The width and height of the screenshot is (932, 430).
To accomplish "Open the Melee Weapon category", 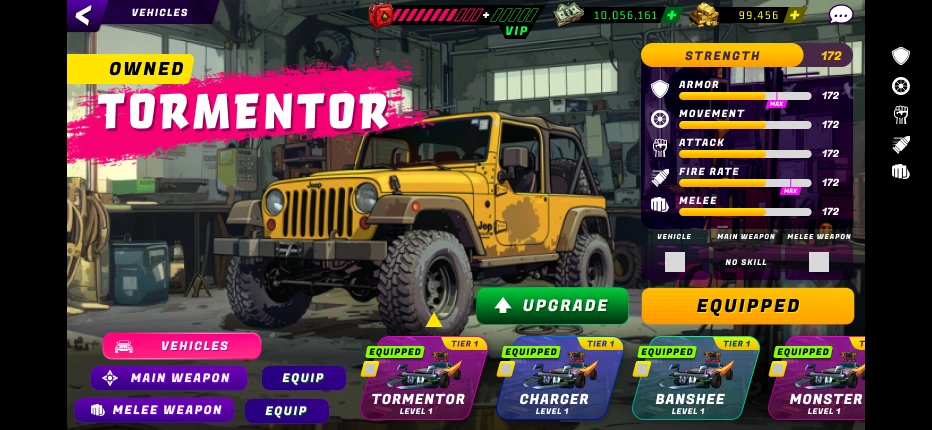I will (155, 410).
